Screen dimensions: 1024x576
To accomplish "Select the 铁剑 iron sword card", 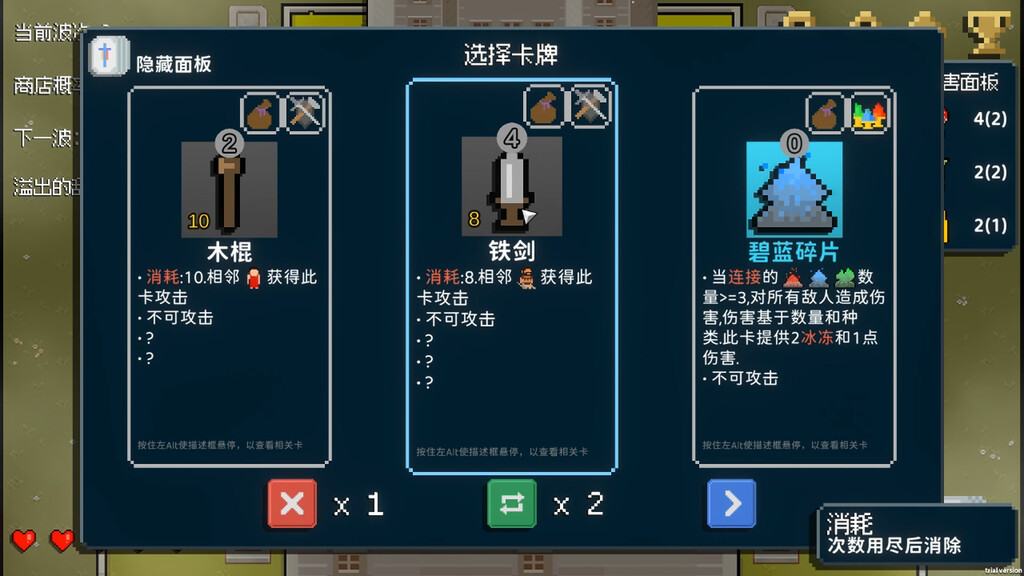I will coord(511,275).
